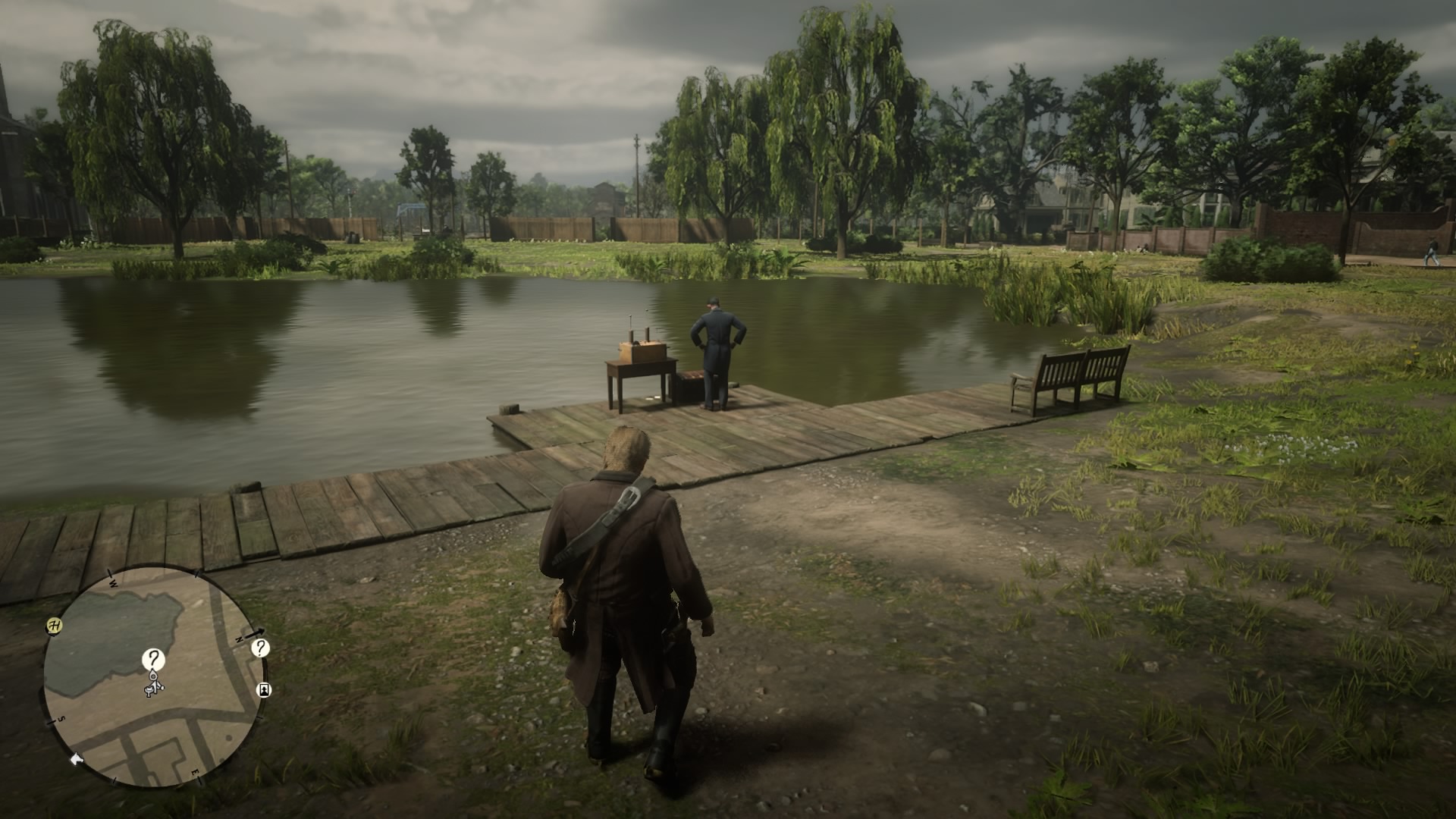
Task: Click the second question mark marker near minimap edge
Action: click(260, 648)
